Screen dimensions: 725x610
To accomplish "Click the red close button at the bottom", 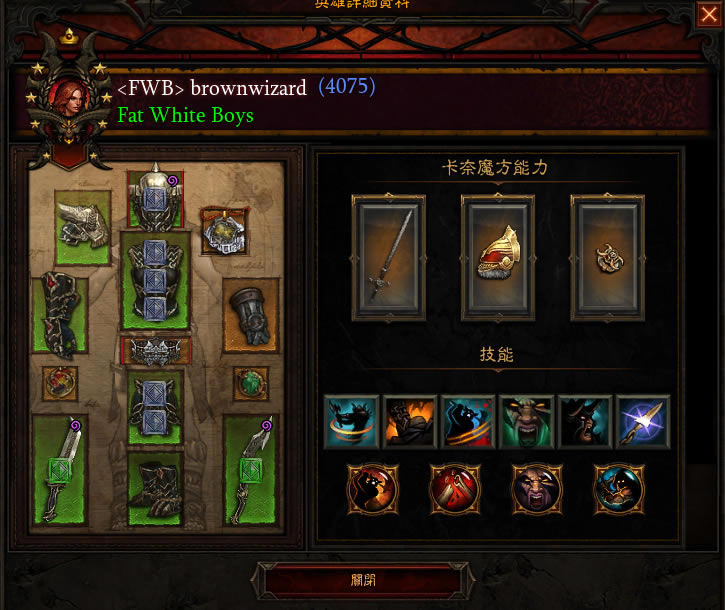I will pos(362,580).
